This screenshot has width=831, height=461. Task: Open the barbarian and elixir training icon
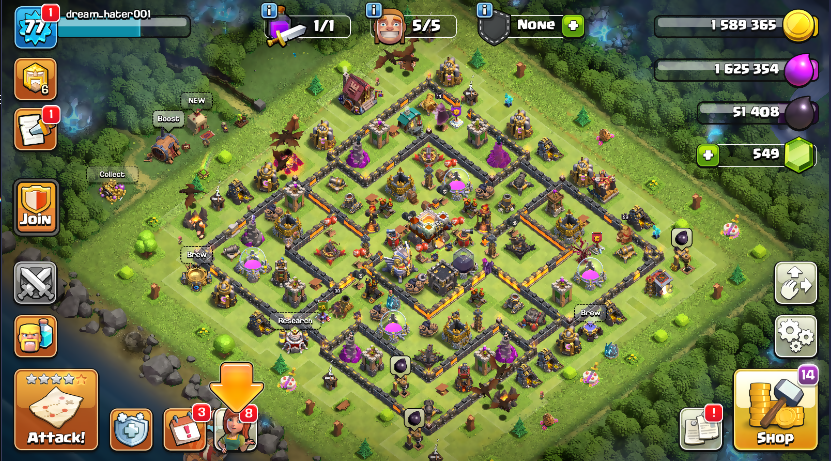pos(35,336)
